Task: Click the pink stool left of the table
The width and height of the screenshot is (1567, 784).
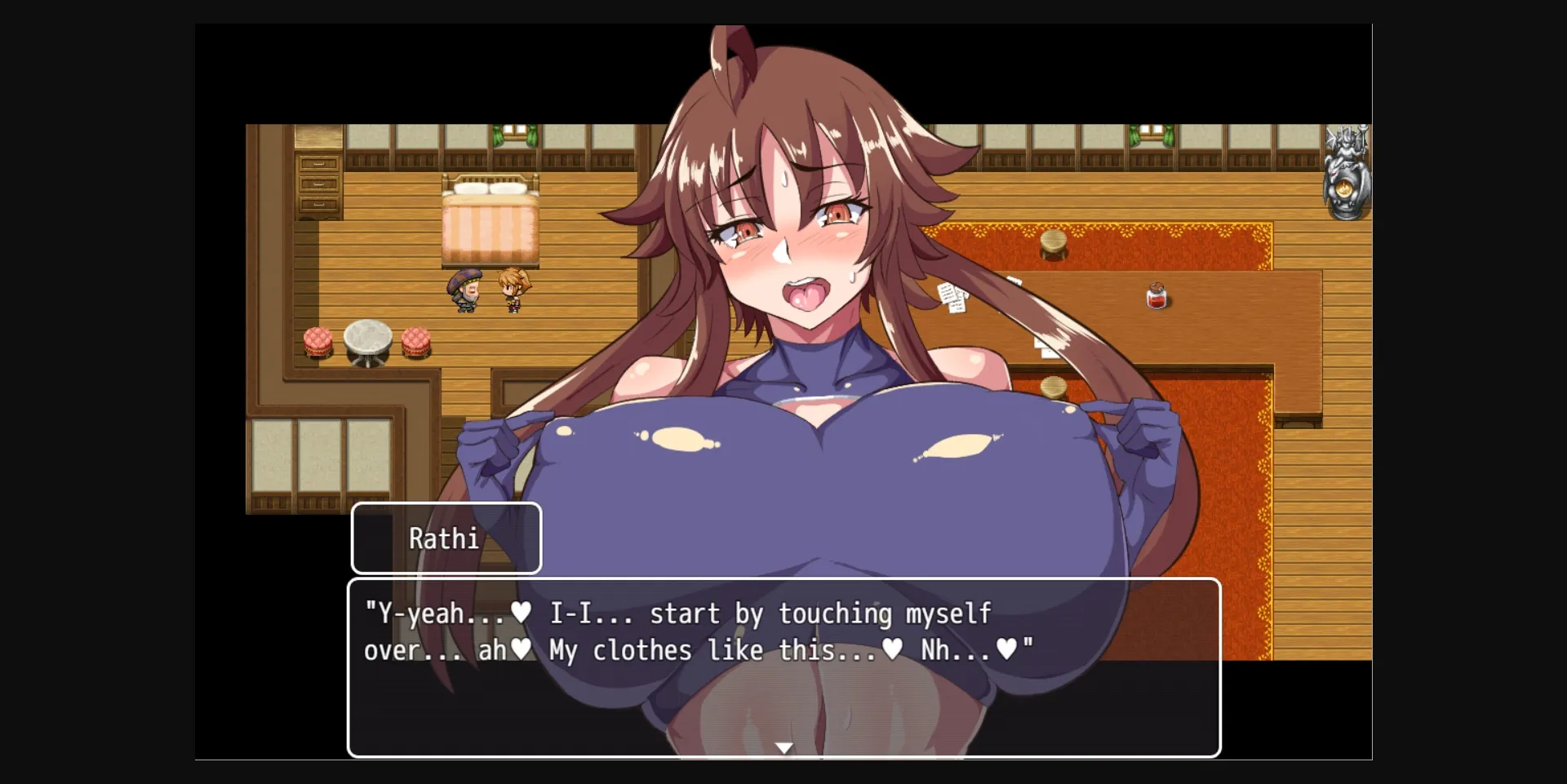Action: tap(318, 342)
